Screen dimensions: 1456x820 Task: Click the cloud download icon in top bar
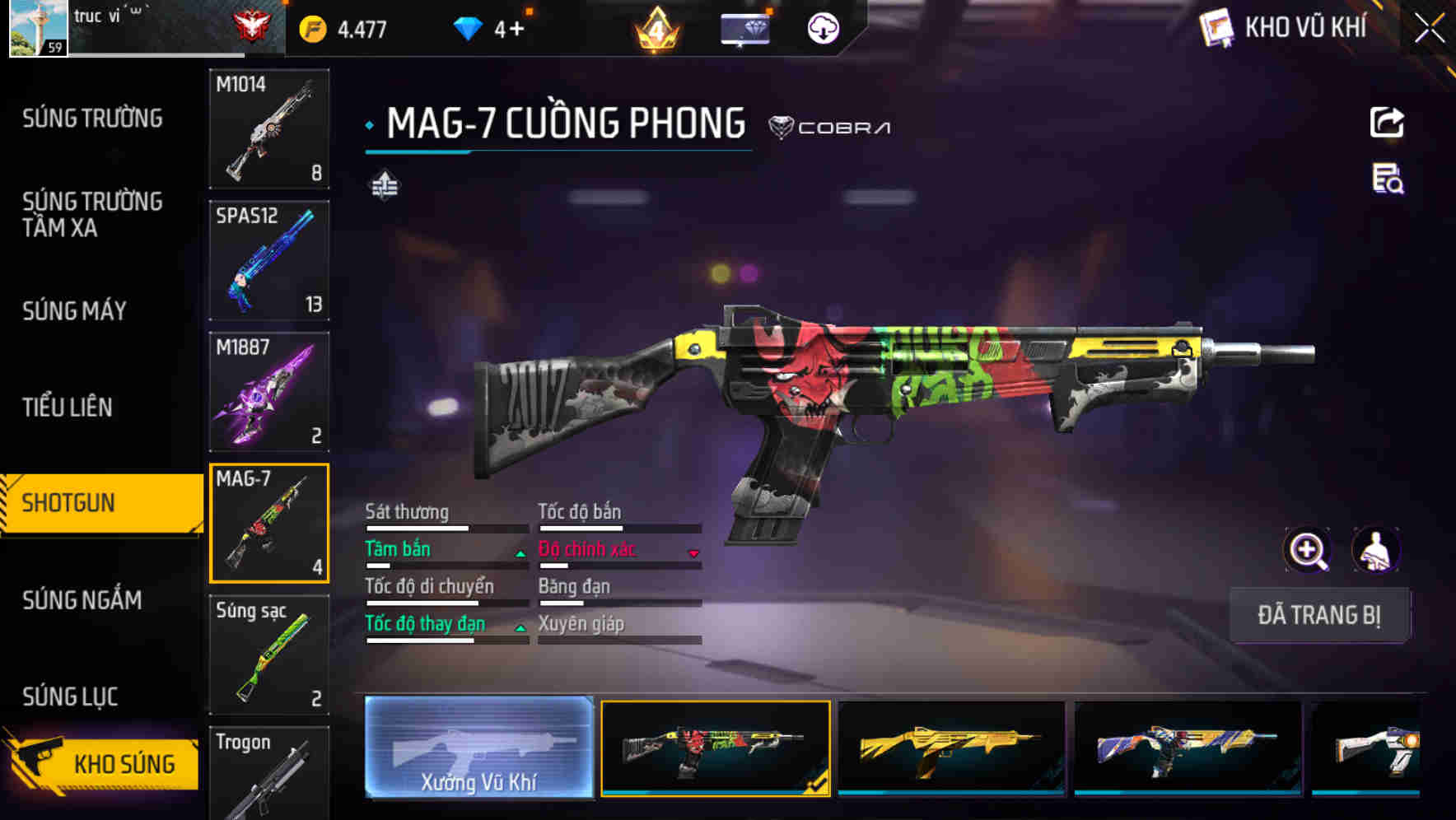click(821, 27)
